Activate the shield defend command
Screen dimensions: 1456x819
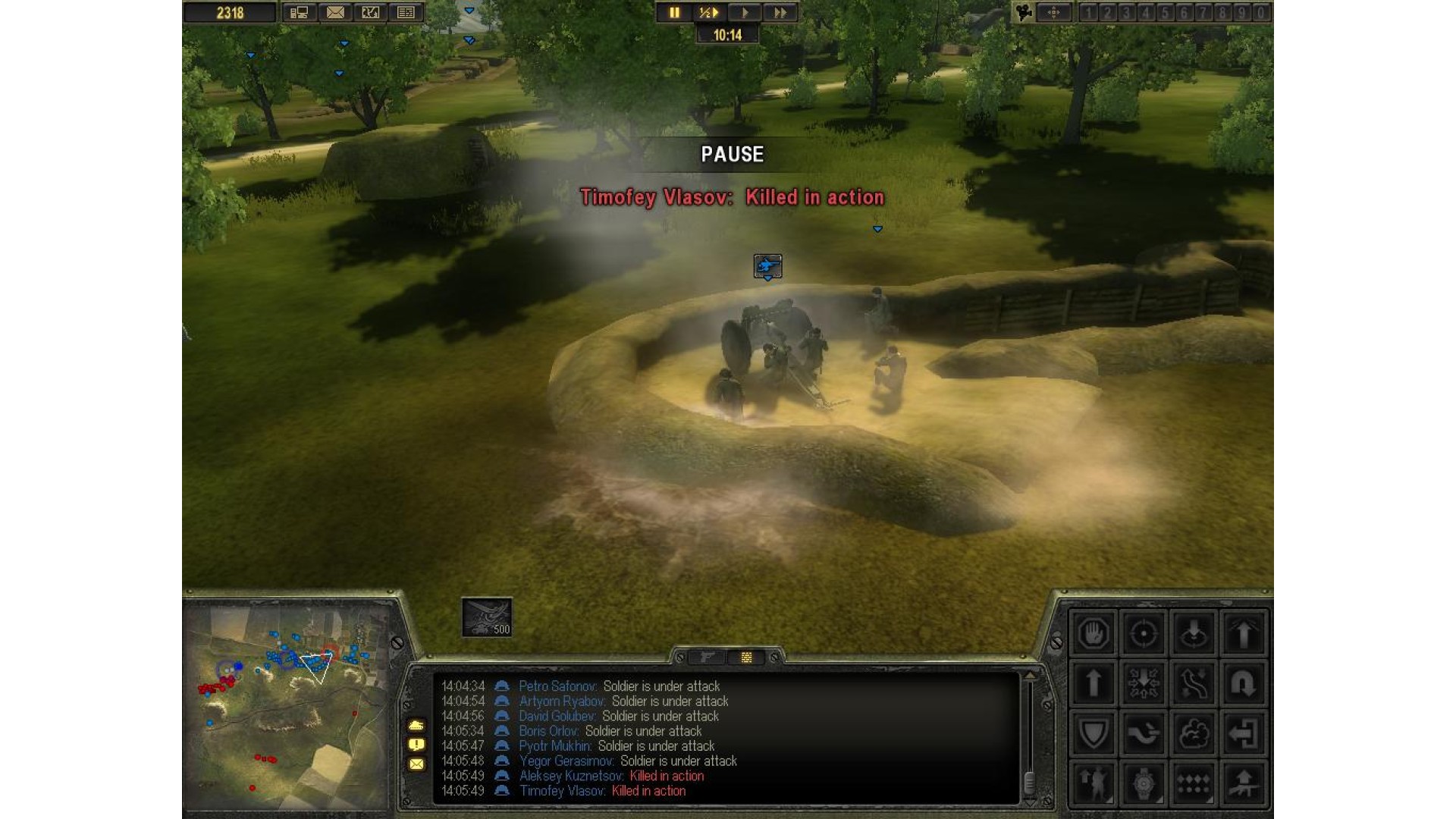coord(1093,733)
